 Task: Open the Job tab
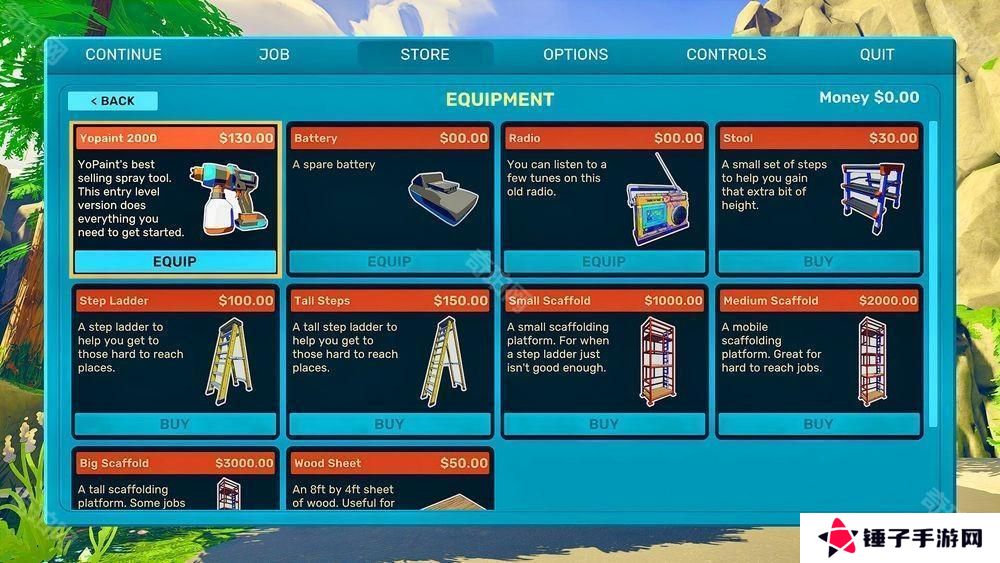pos(273,54)
